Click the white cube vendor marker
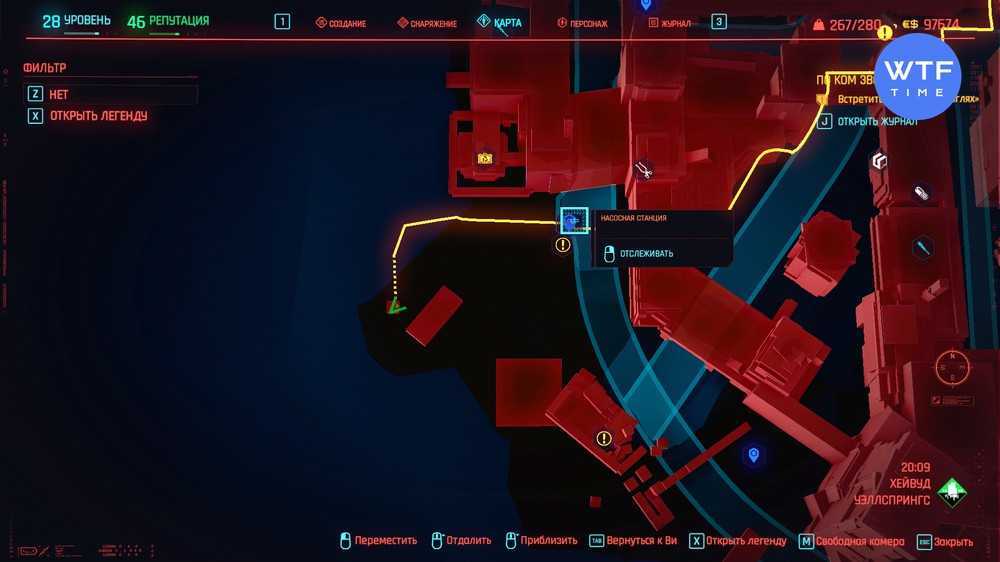The height and width of the screenshot is (562, 1000). [x=879, y=160]
